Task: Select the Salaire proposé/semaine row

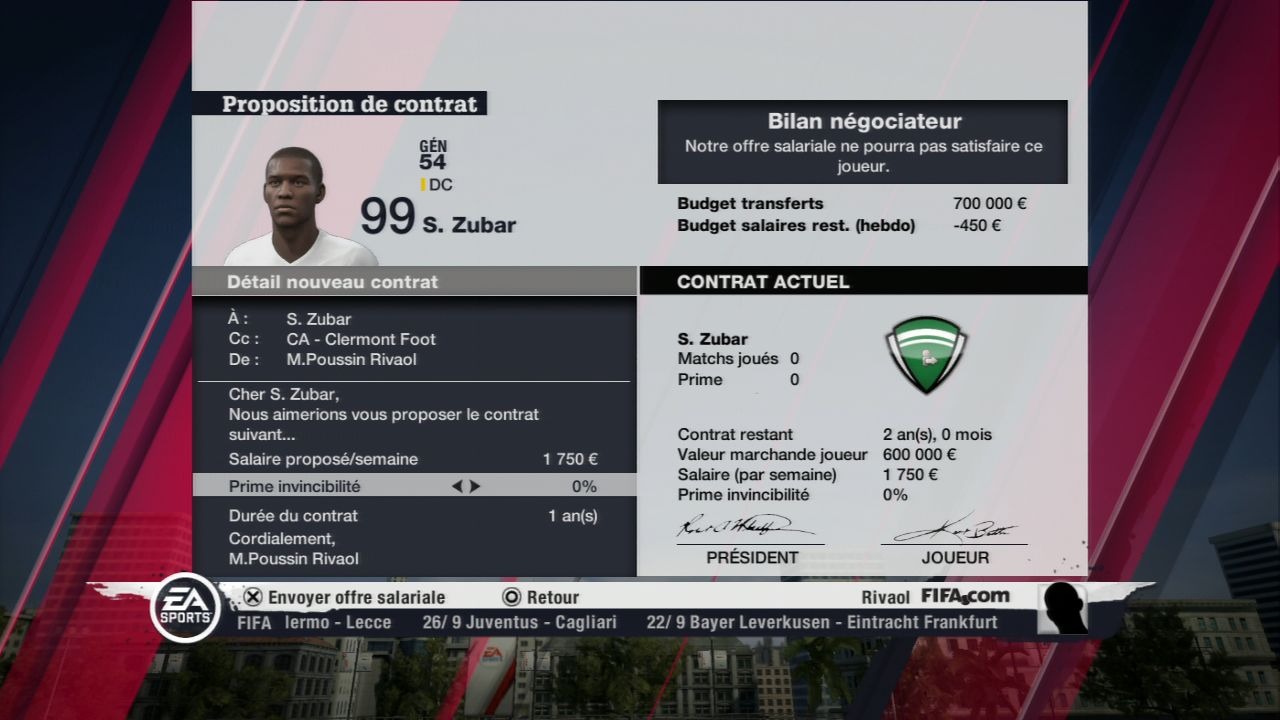Action: coord(413,460)
